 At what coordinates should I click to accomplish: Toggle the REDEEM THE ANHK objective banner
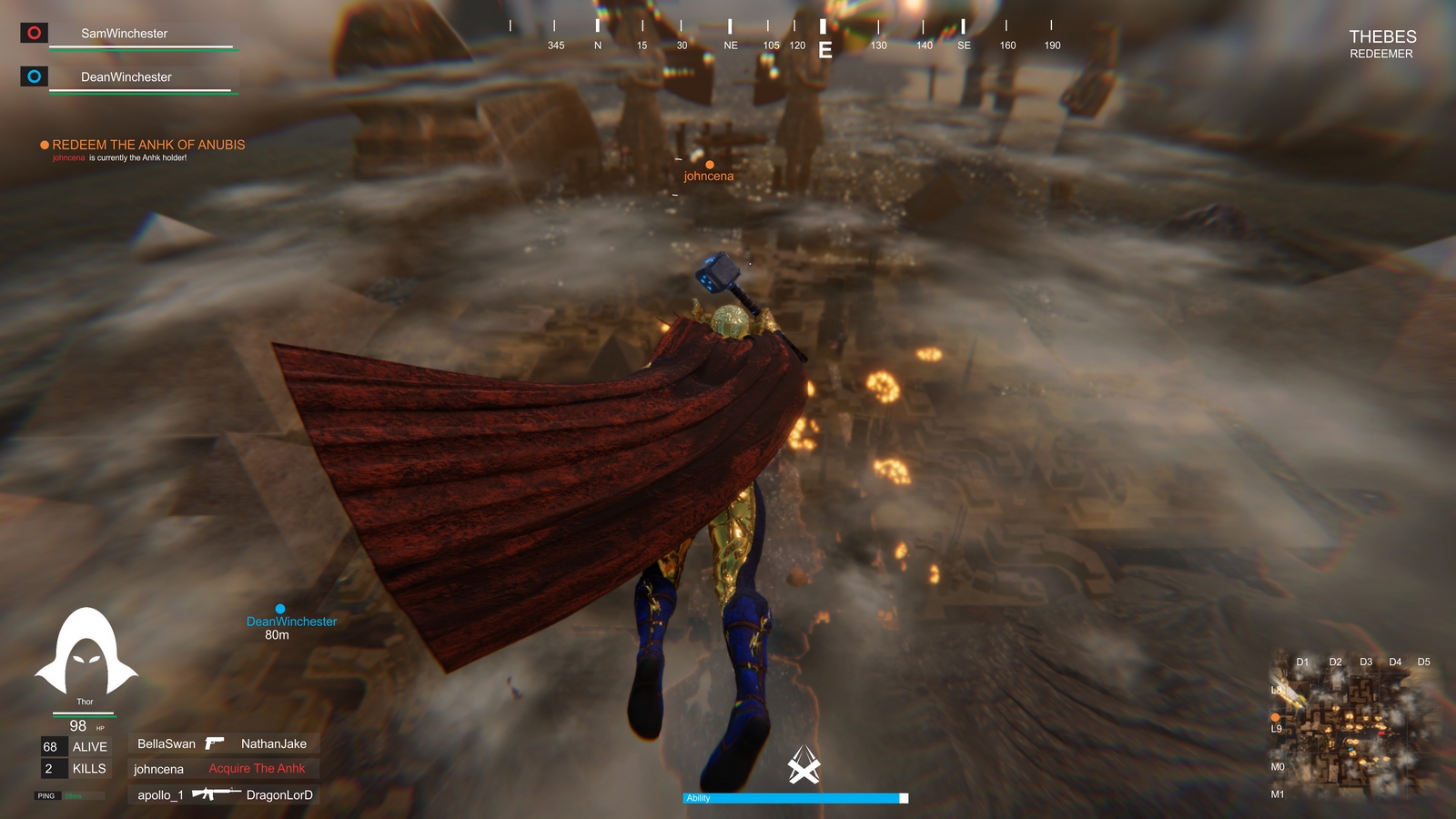point(148,144)
